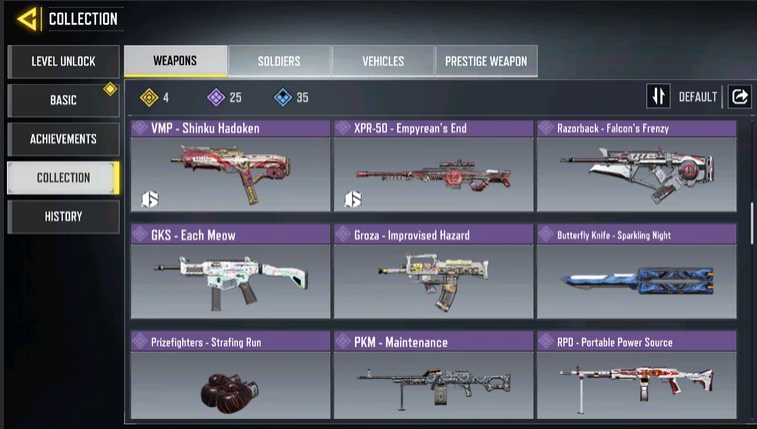Switch to the Vehicles tab

click(382, 61)
